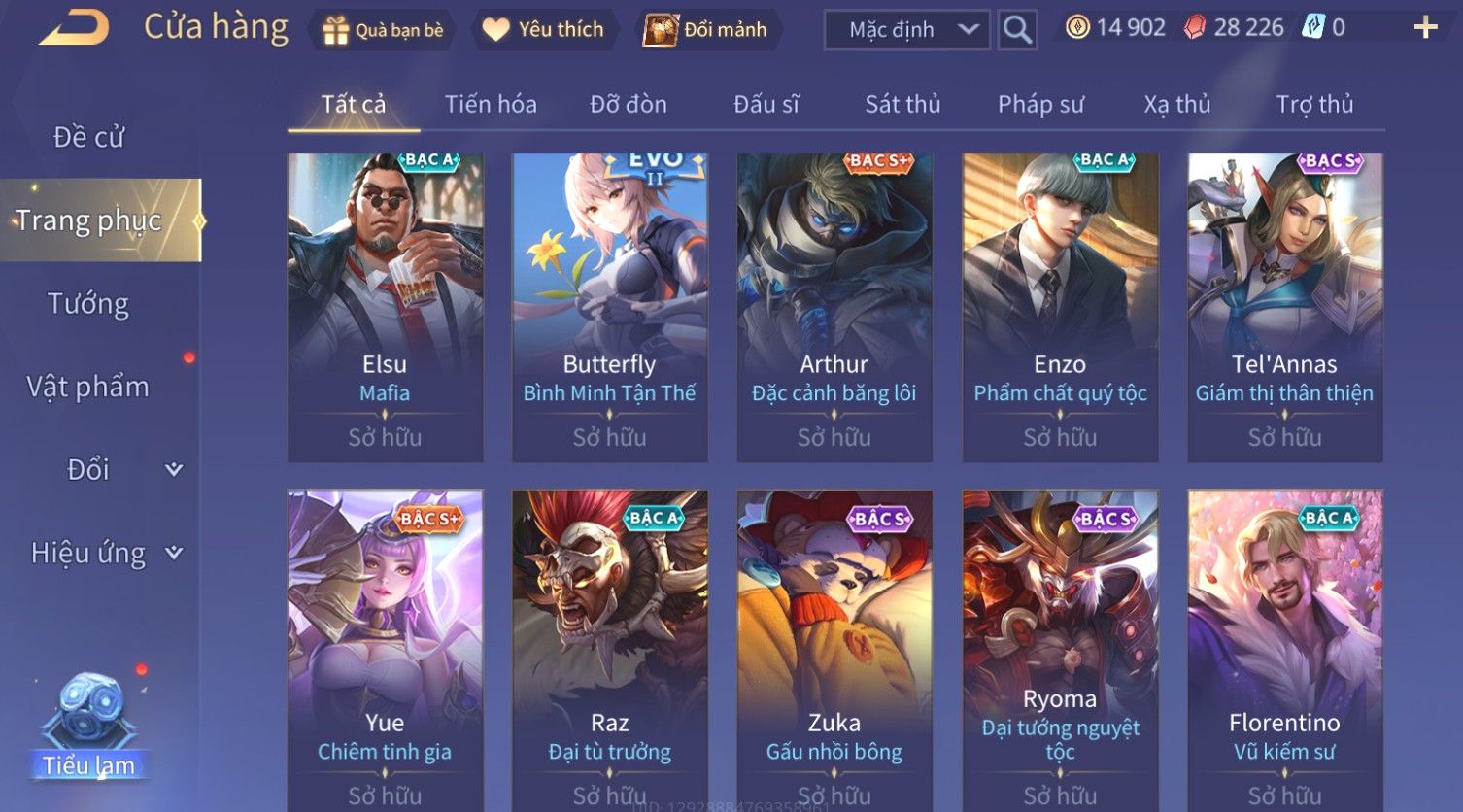Filter skins by Sát thủ tab
Screen dimensions: 1463x812
(902, 104)
